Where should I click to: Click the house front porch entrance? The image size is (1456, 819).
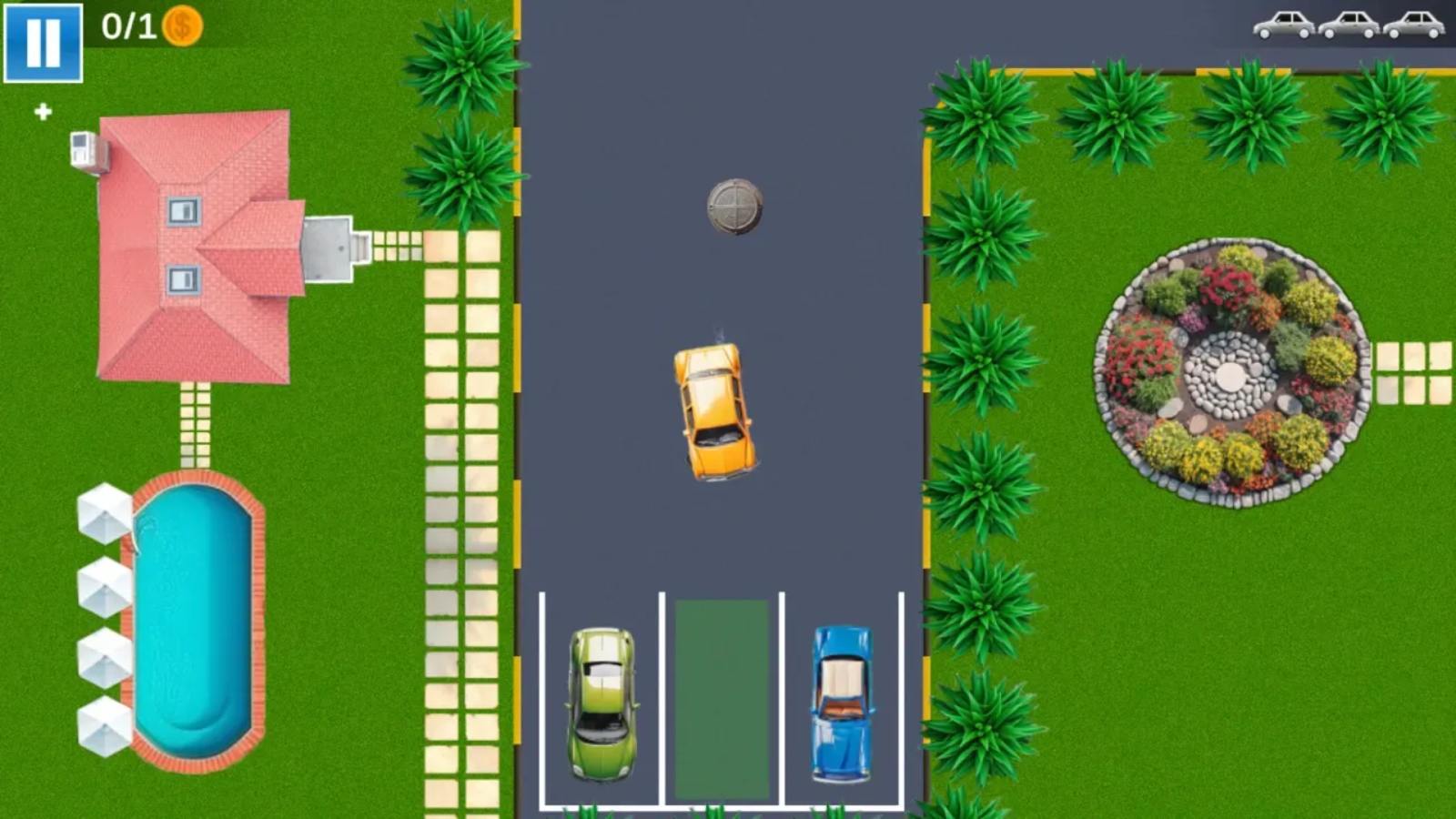click(329, 250)
